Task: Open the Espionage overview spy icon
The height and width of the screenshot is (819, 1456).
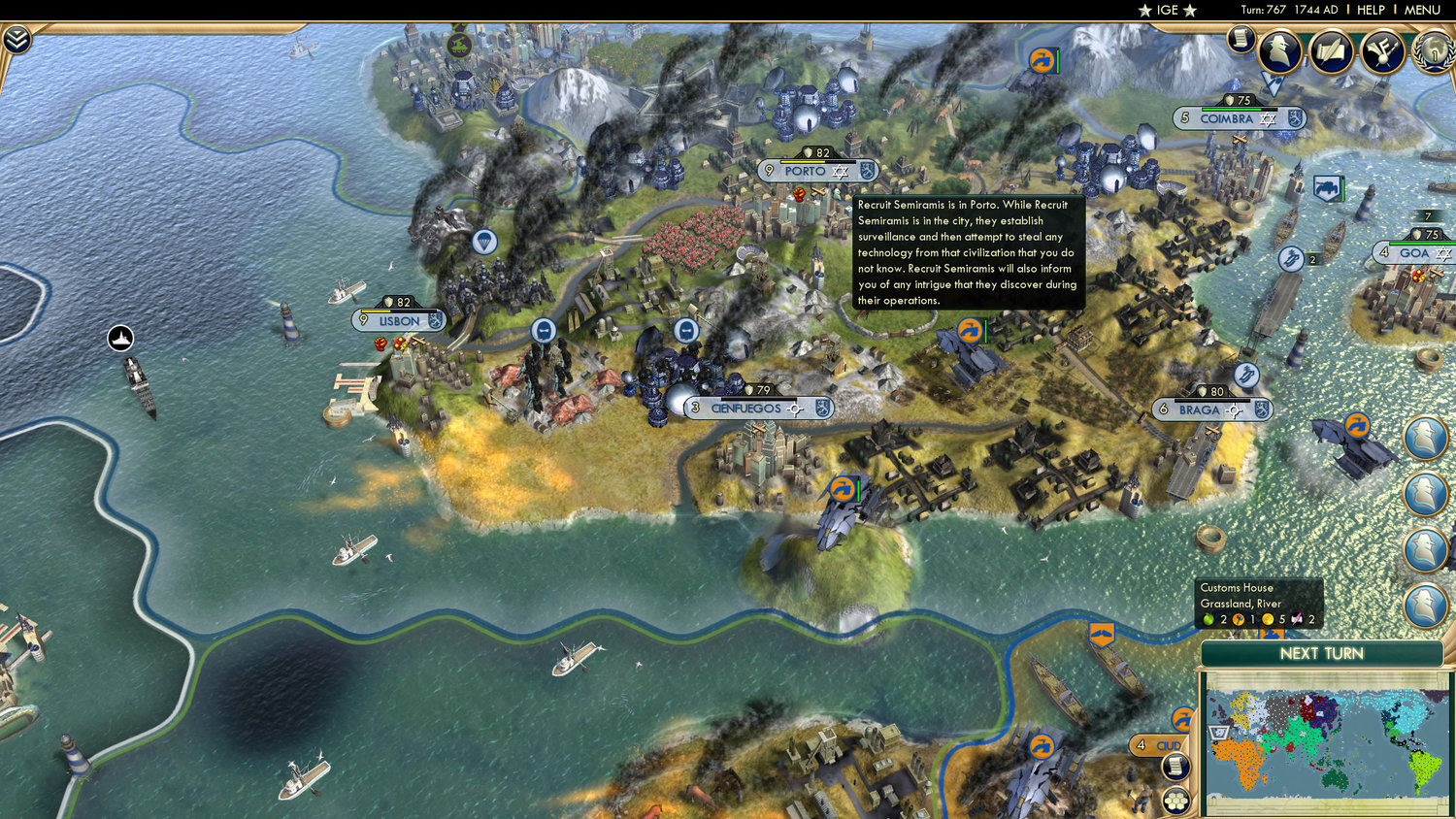Action: click(1281, 51)
